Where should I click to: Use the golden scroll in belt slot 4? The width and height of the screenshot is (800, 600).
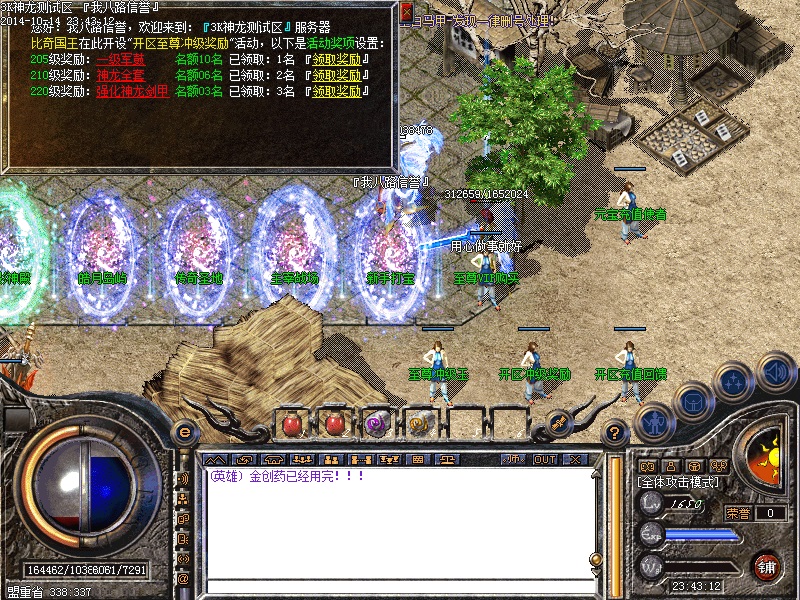pyautogui.click(x=420, y=423)
